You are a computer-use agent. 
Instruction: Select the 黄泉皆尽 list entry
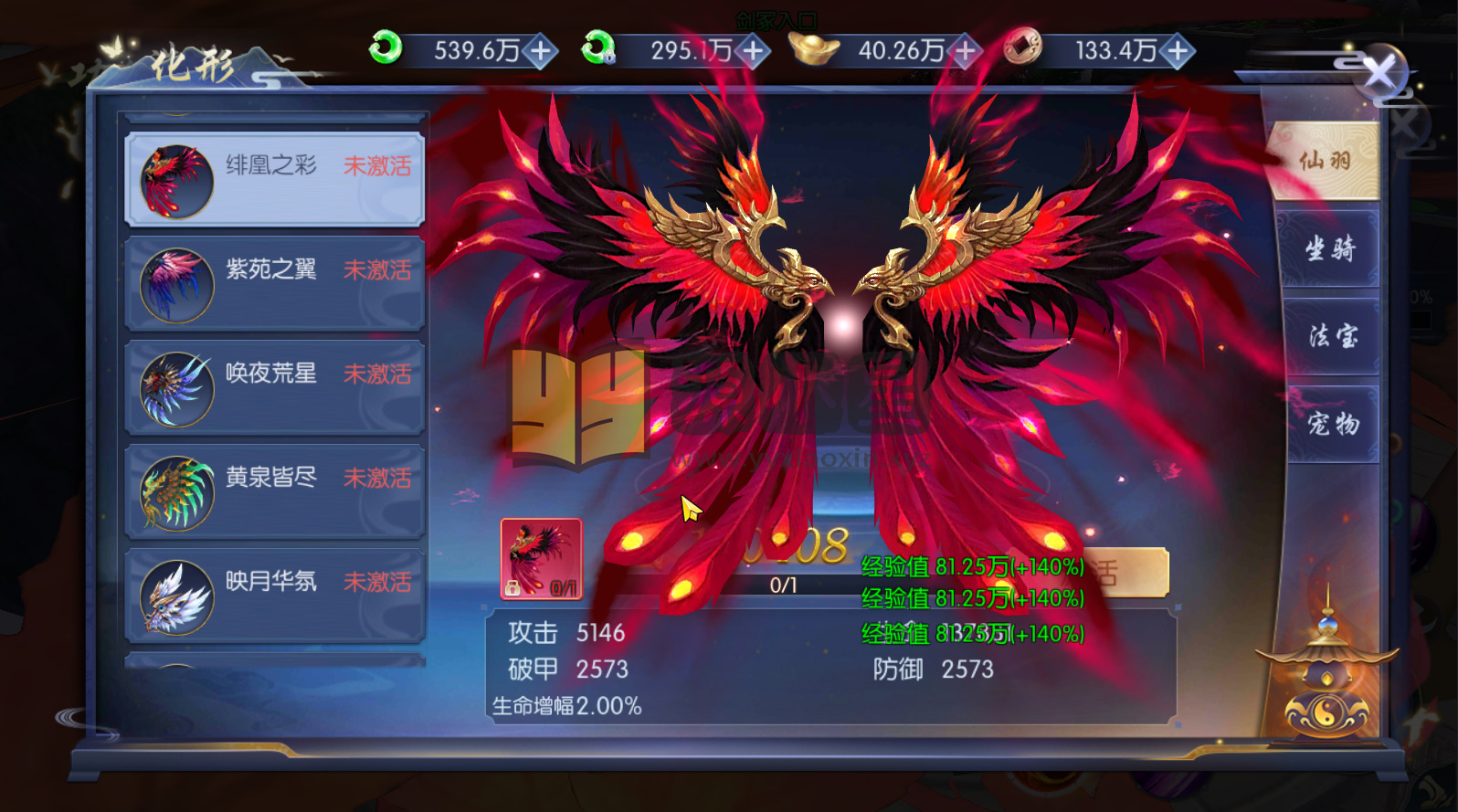[x=274, y=491]
